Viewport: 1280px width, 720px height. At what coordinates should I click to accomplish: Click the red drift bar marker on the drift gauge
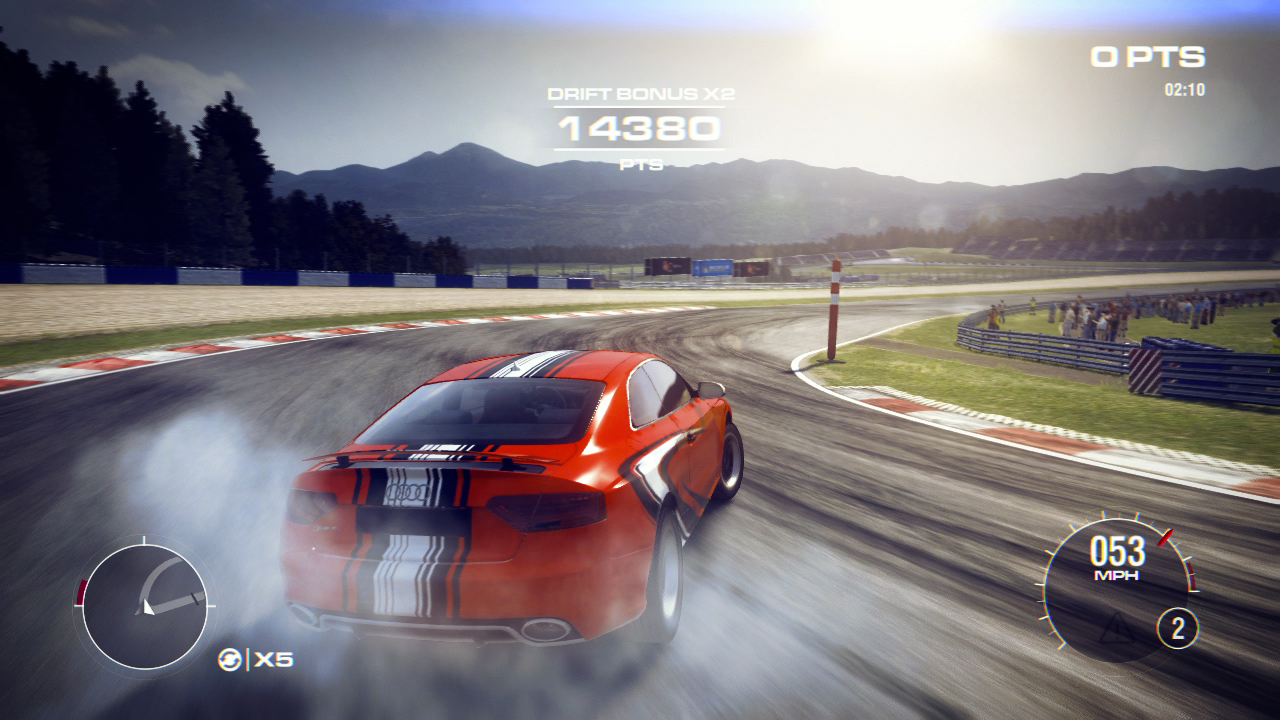(80, 590)
